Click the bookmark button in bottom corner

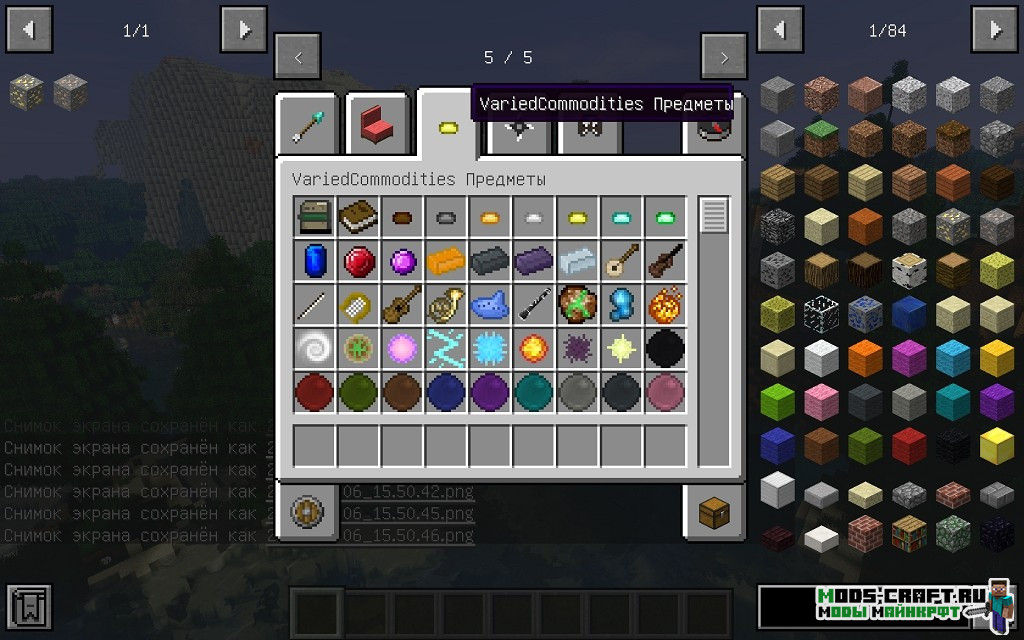pos(28,606)
